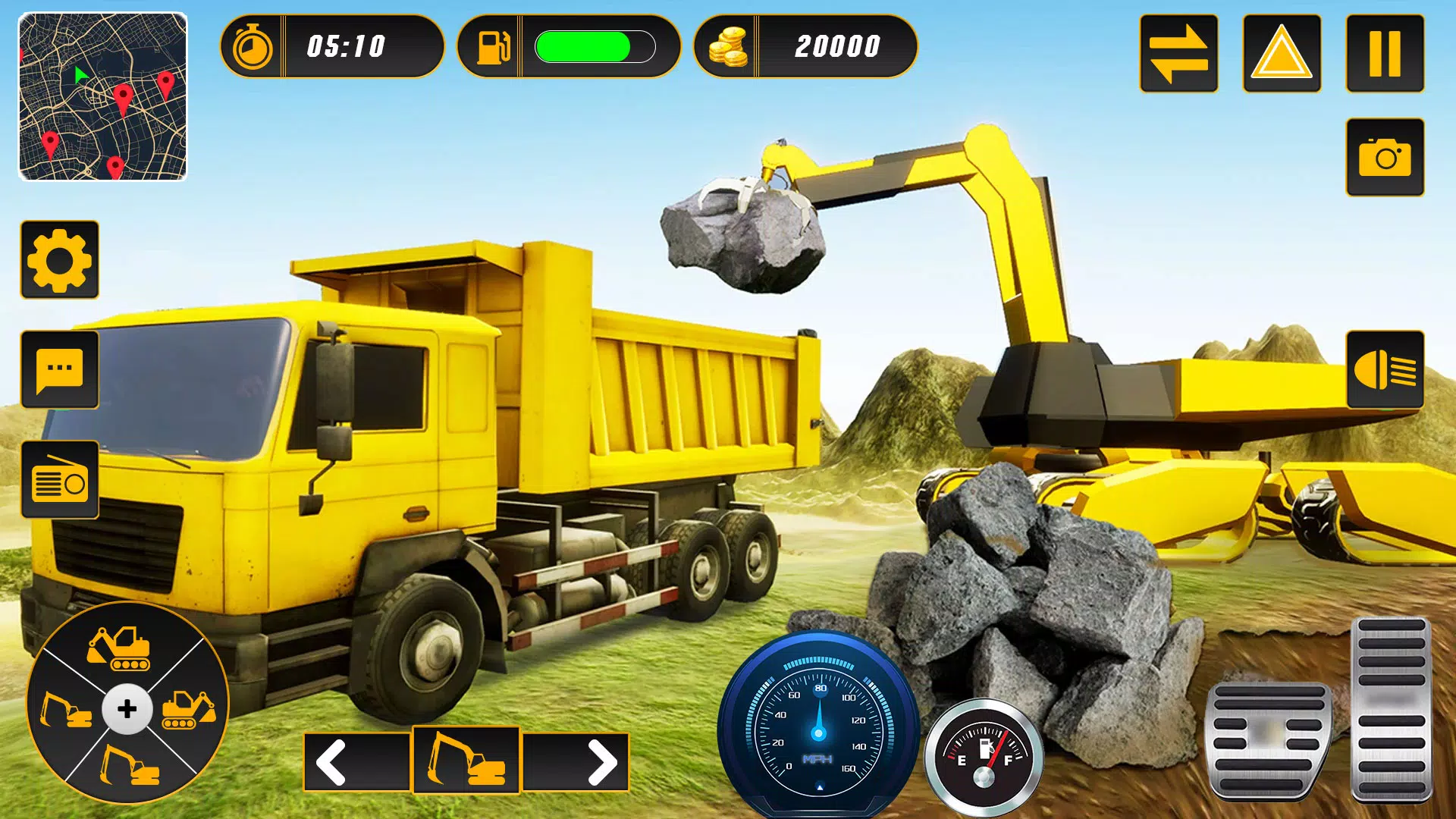Pause the game
Viewport: 1456px width, 819px height.
click(1385, 54)
